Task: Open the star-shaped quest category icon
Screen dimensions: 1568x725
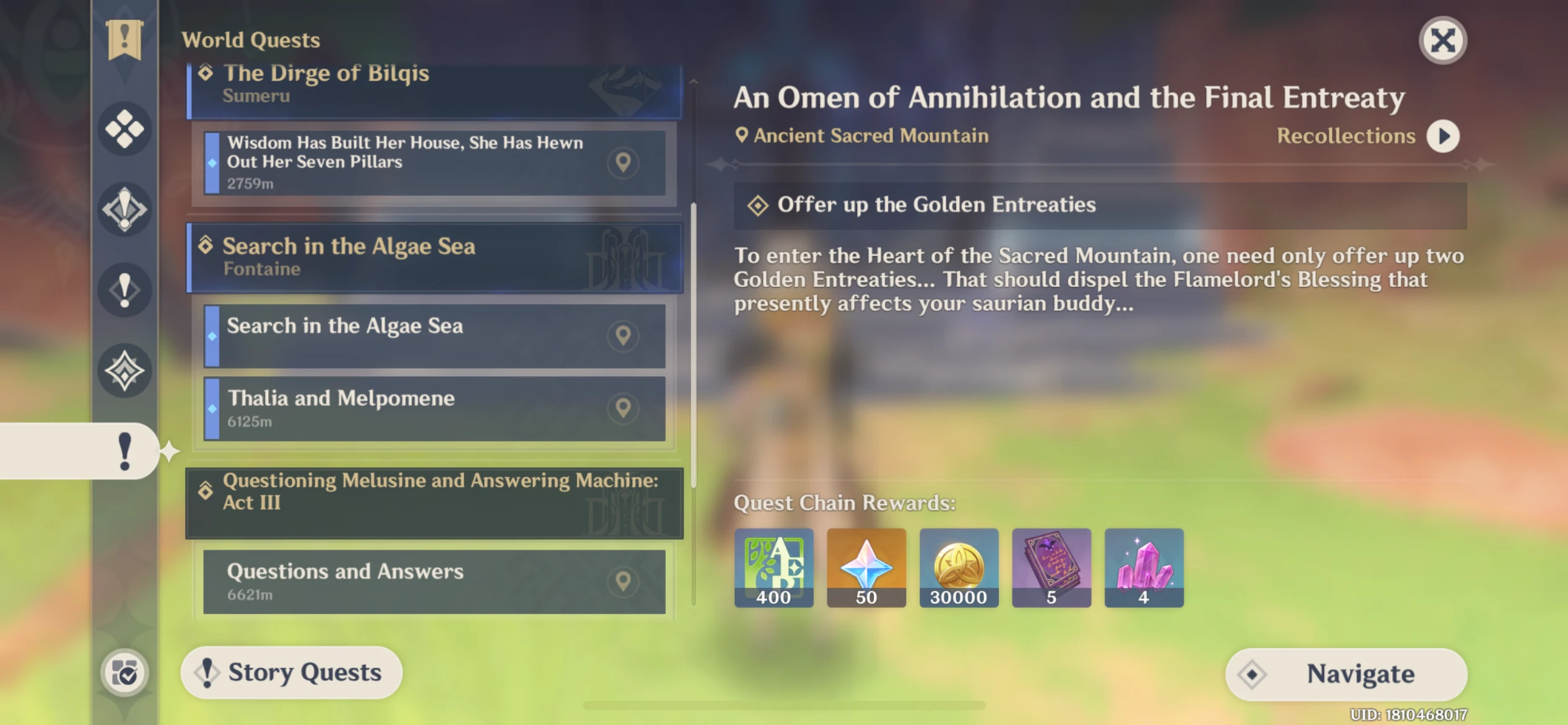Action: [x=124, y=371]
